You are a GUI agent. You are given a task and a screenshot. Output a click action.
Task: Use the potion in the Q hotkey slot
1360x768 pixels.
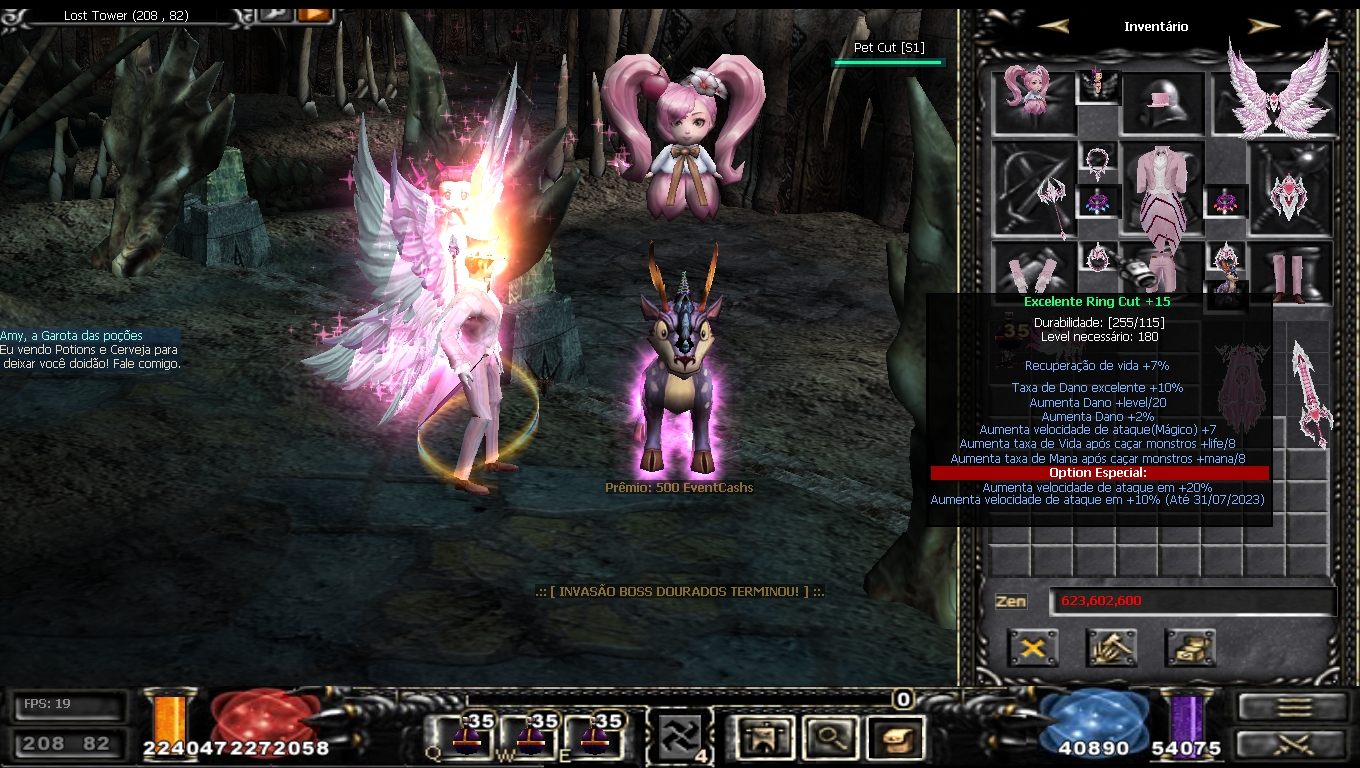[469, 737]
